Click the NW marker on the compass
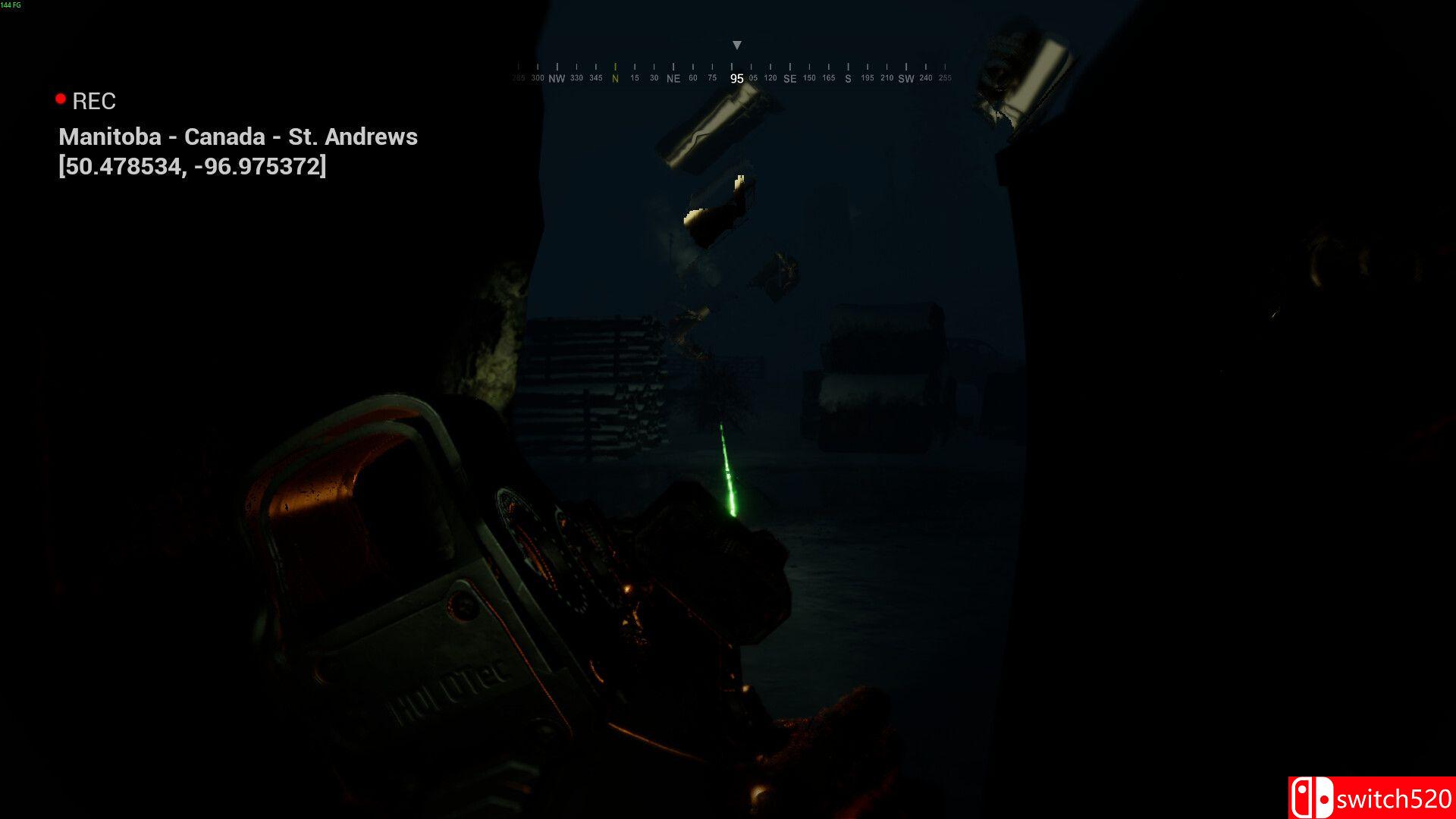This screenshot has height=819, width=1456. tap(557, 78)
